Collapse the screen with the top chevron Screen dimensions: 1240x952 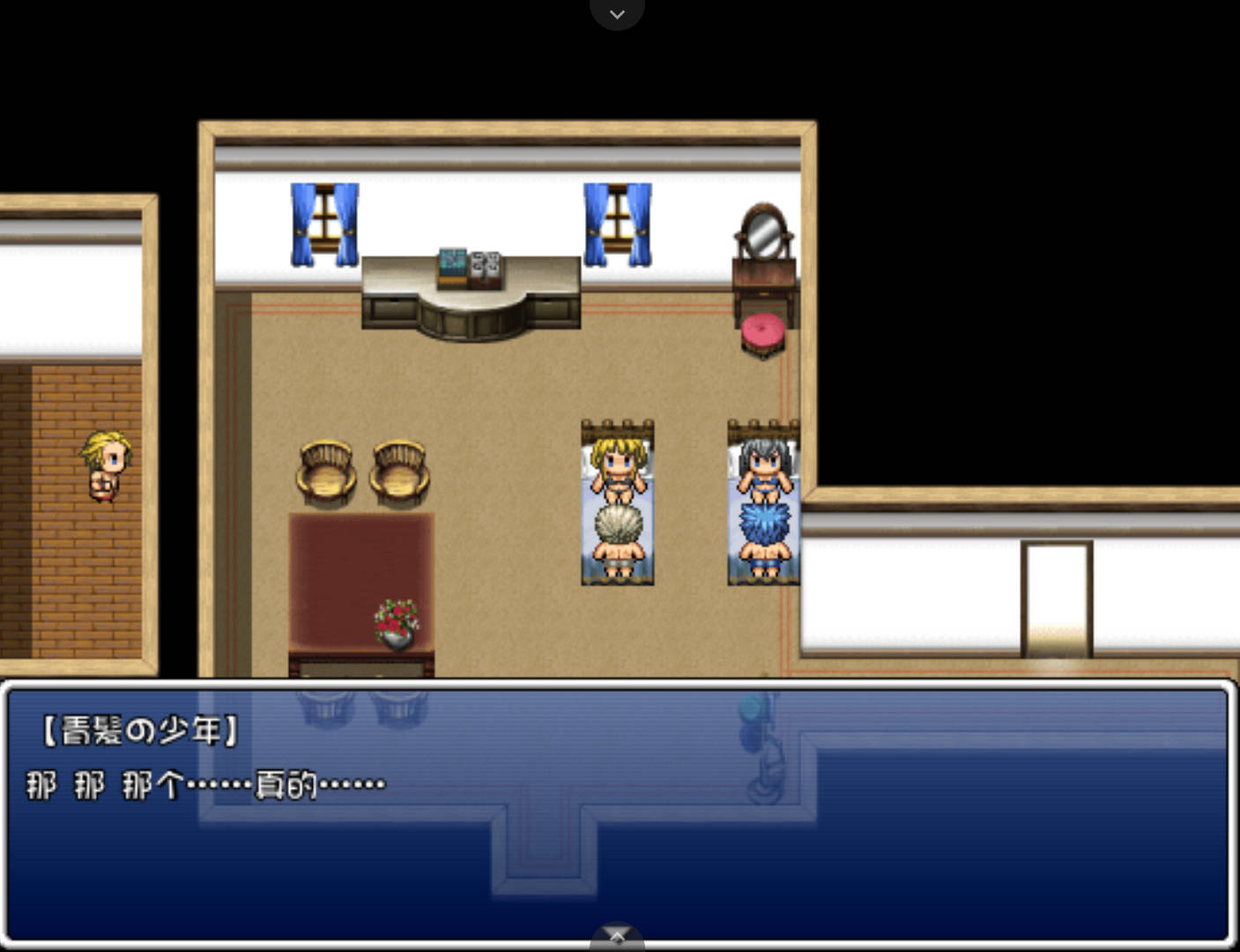pos(617,14)
